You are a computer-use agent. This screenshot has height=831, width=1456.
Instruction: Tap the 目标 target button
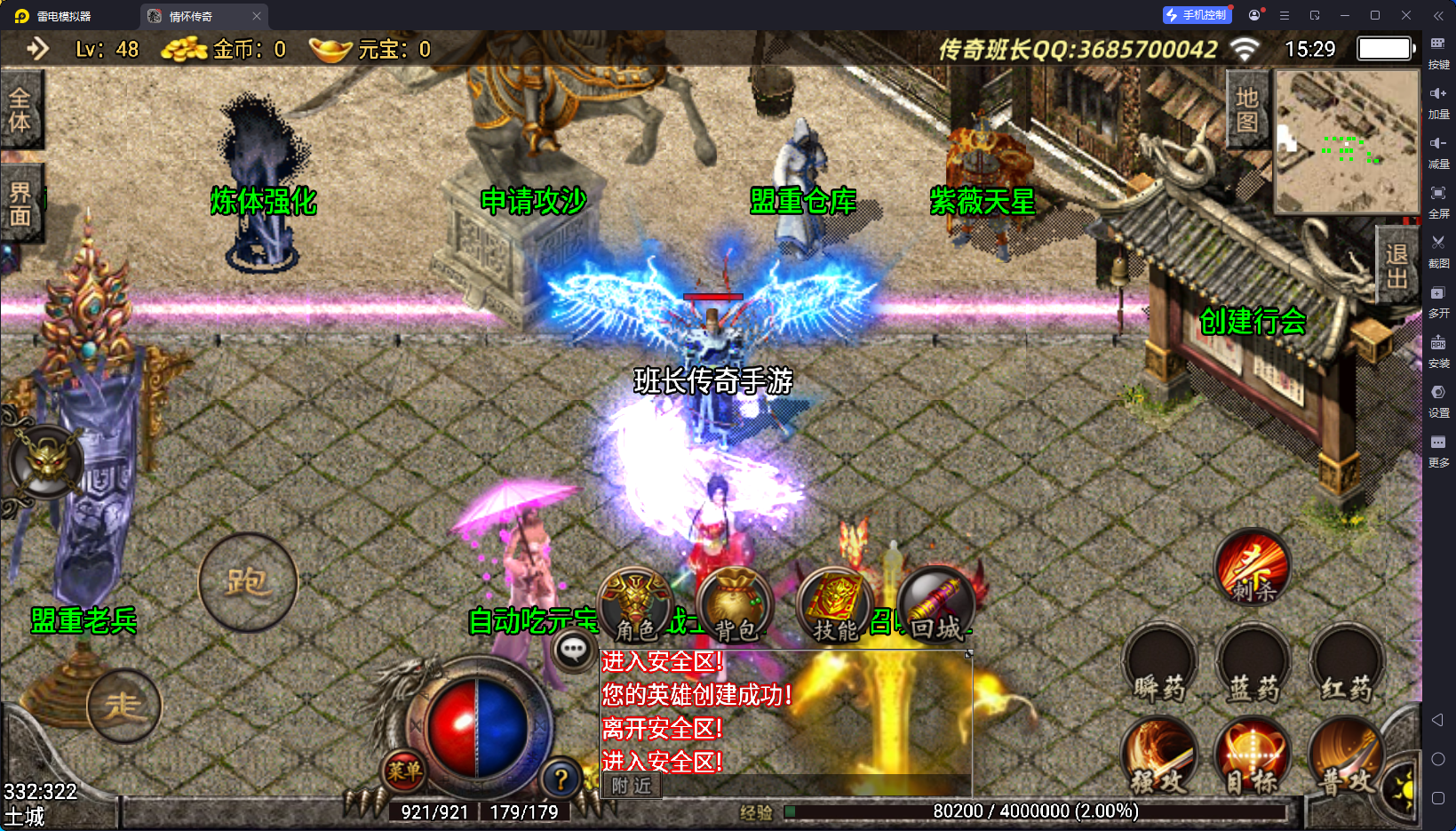click(x=1253, y=756)
